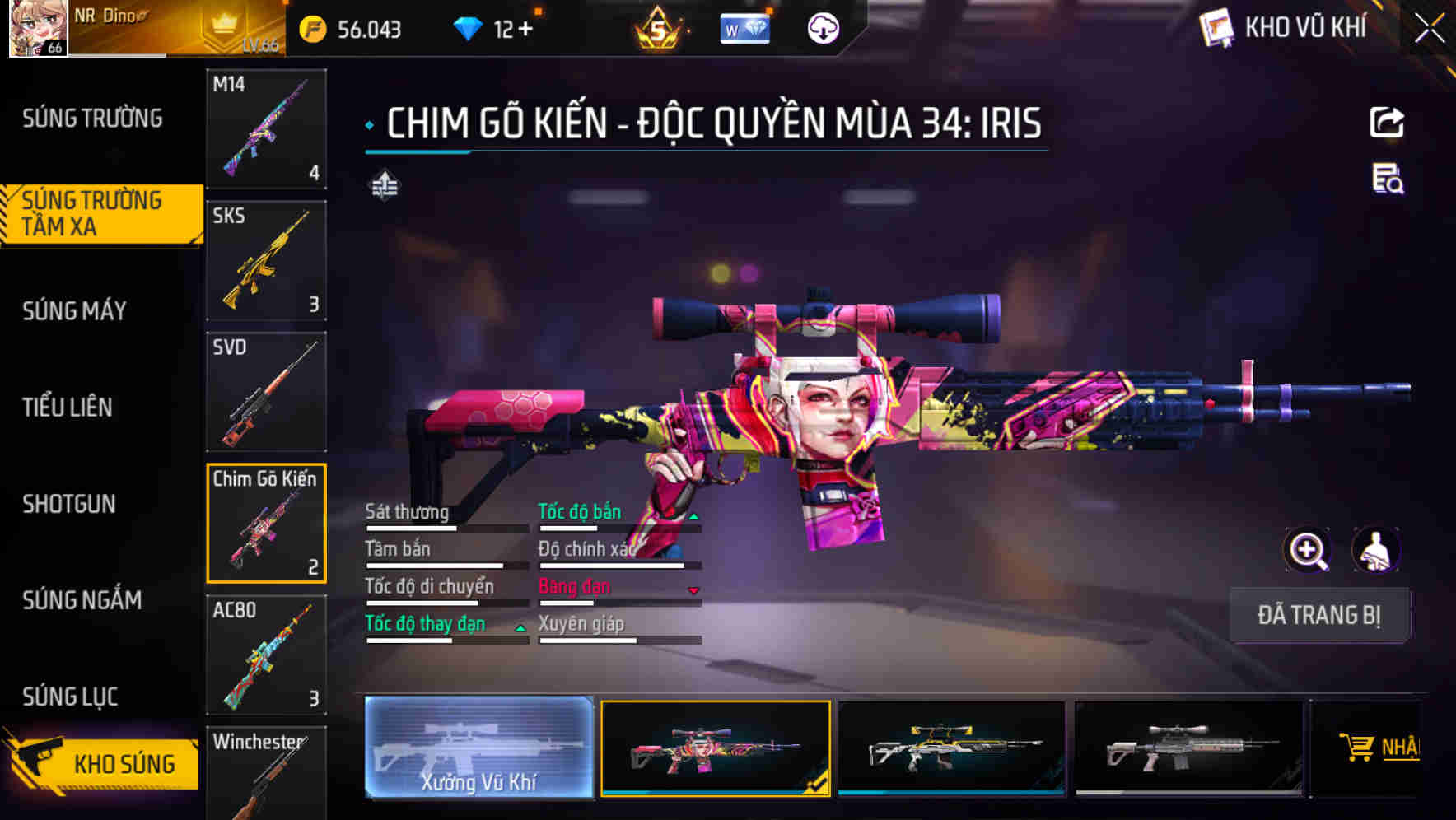Open the SHOTGUN weapons tab
Viewport: 1456px width, 820px height.
tap(71, 504)
